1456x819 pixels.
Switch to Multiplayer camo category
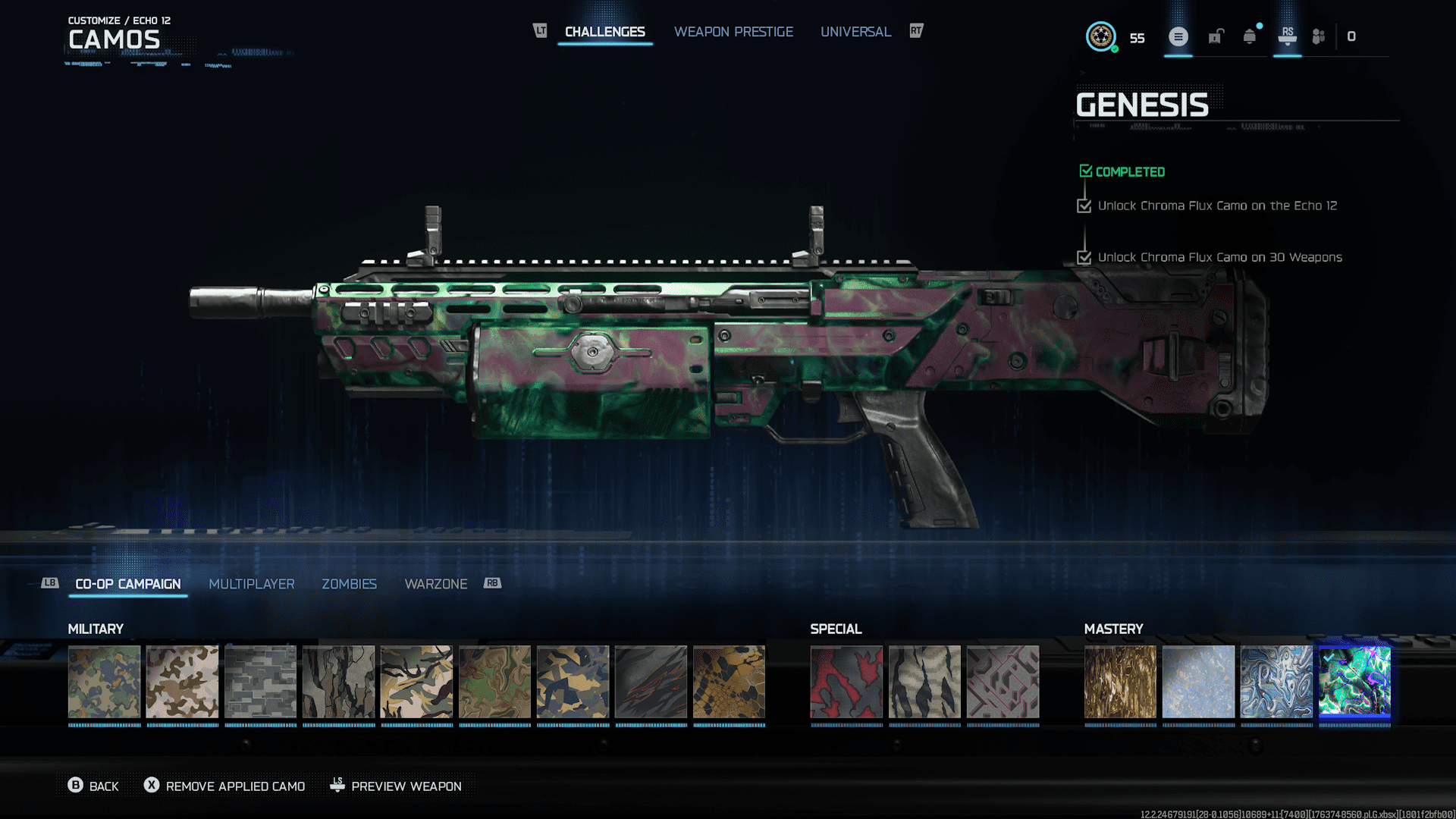coord(252,584)
